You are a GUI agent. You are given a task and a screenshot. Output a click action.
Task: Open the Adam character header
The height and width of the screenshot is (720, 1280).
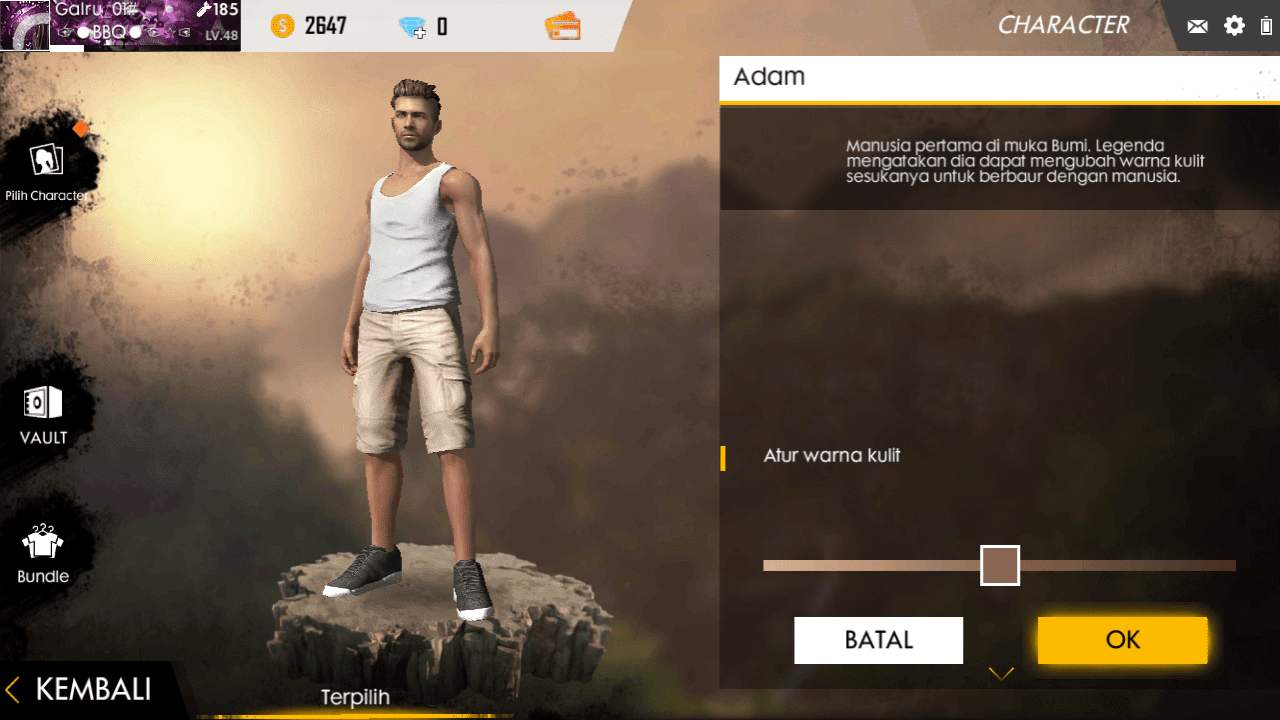[x=768, y=77]
